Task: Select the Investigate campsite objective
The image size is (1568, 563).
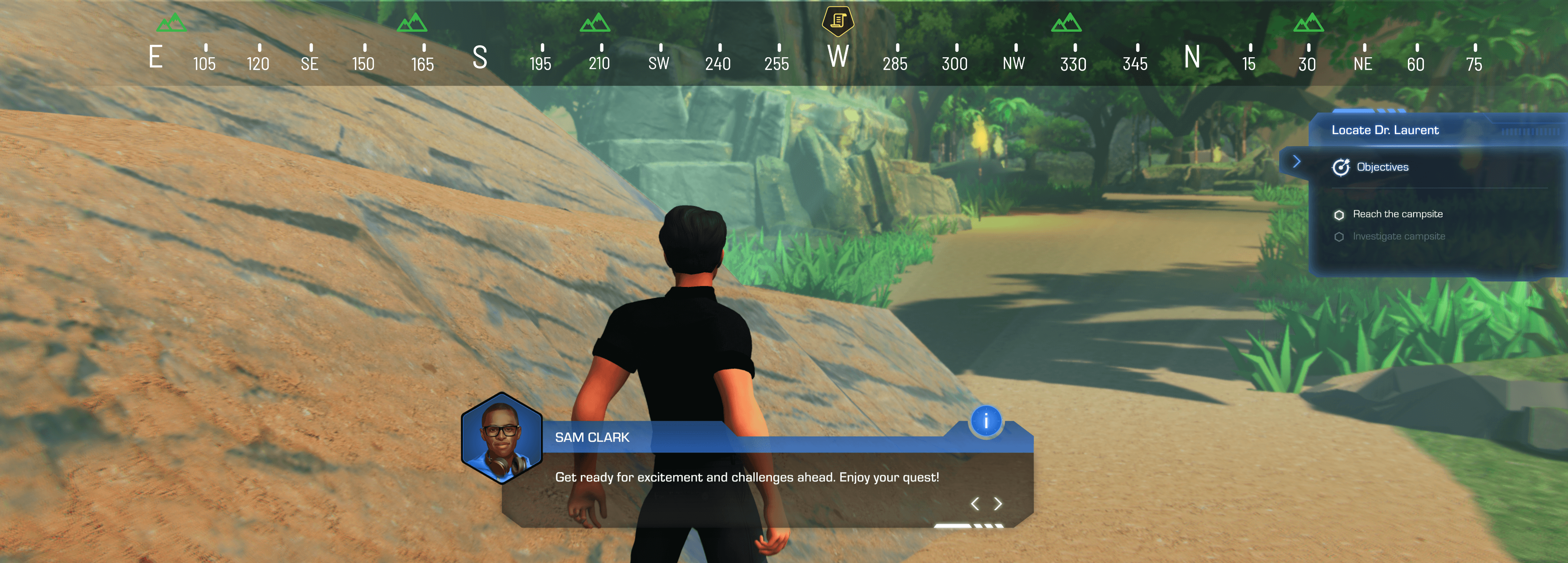Action: [1398, 237]
